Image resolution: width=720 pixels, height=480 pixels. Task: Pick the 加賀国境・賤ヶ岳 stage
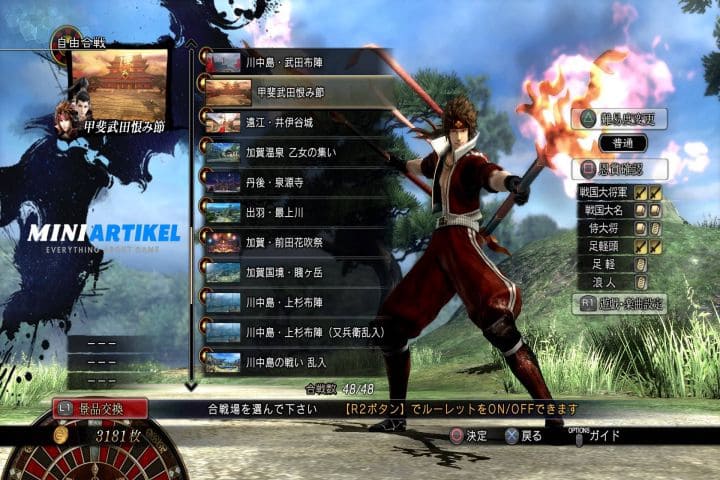click(290, 272)
